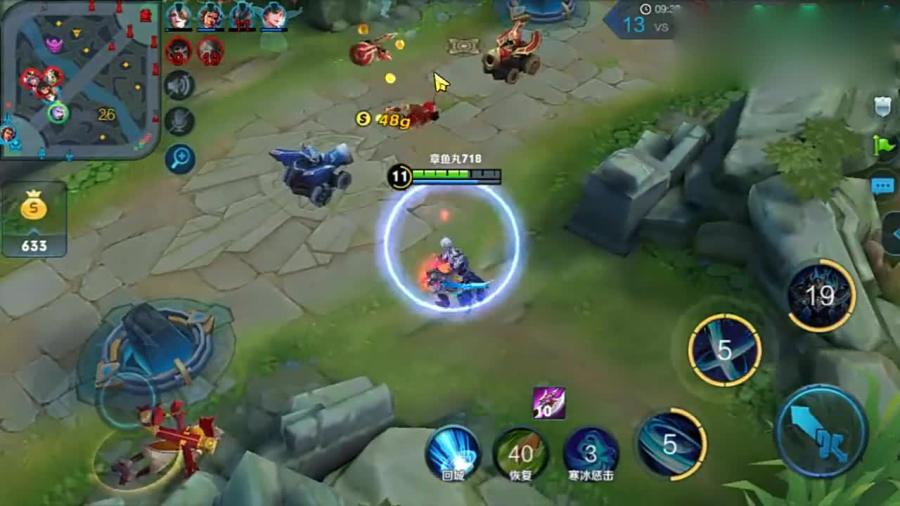Open the battlefield minimap
This screenshot has height=506, width=900.
80,78
